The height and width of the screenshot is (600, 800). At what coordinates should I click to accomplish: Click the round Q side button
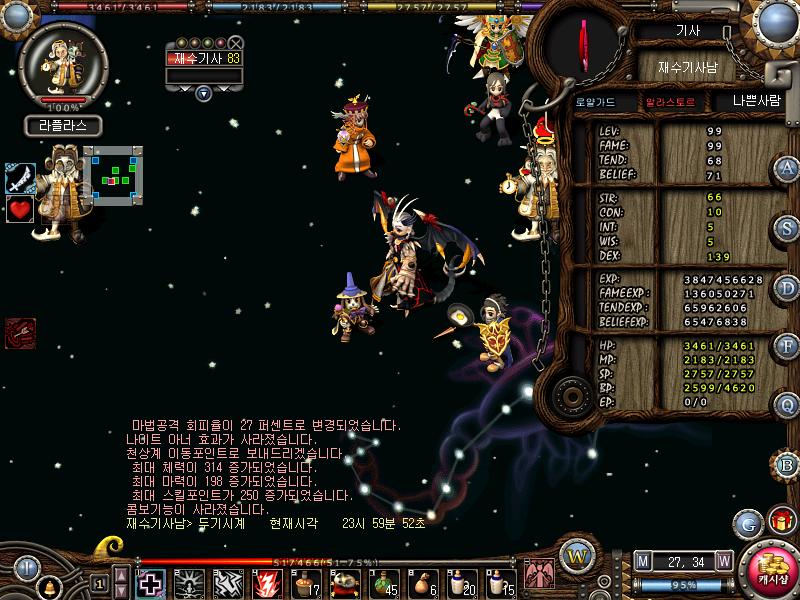[x=787, y=404]
